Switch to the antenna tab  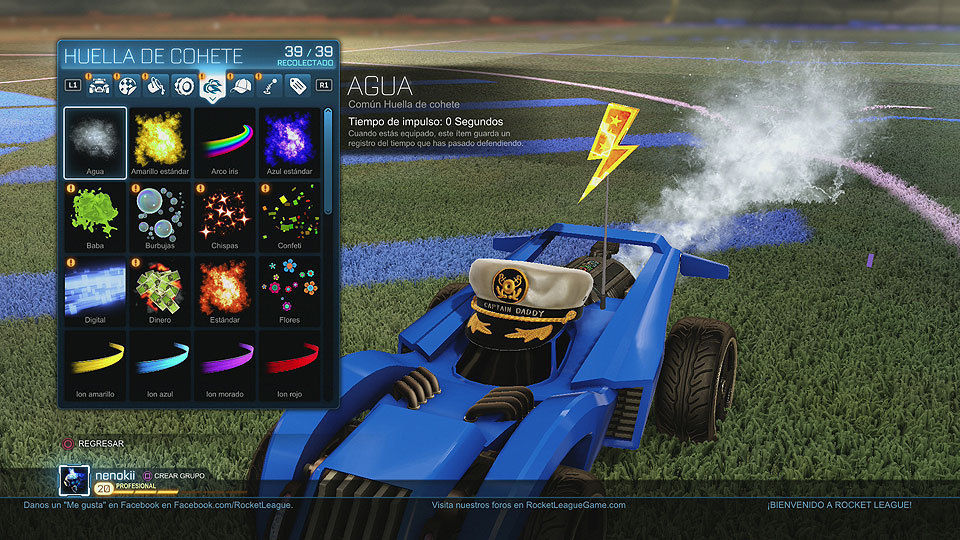point(268,86)
